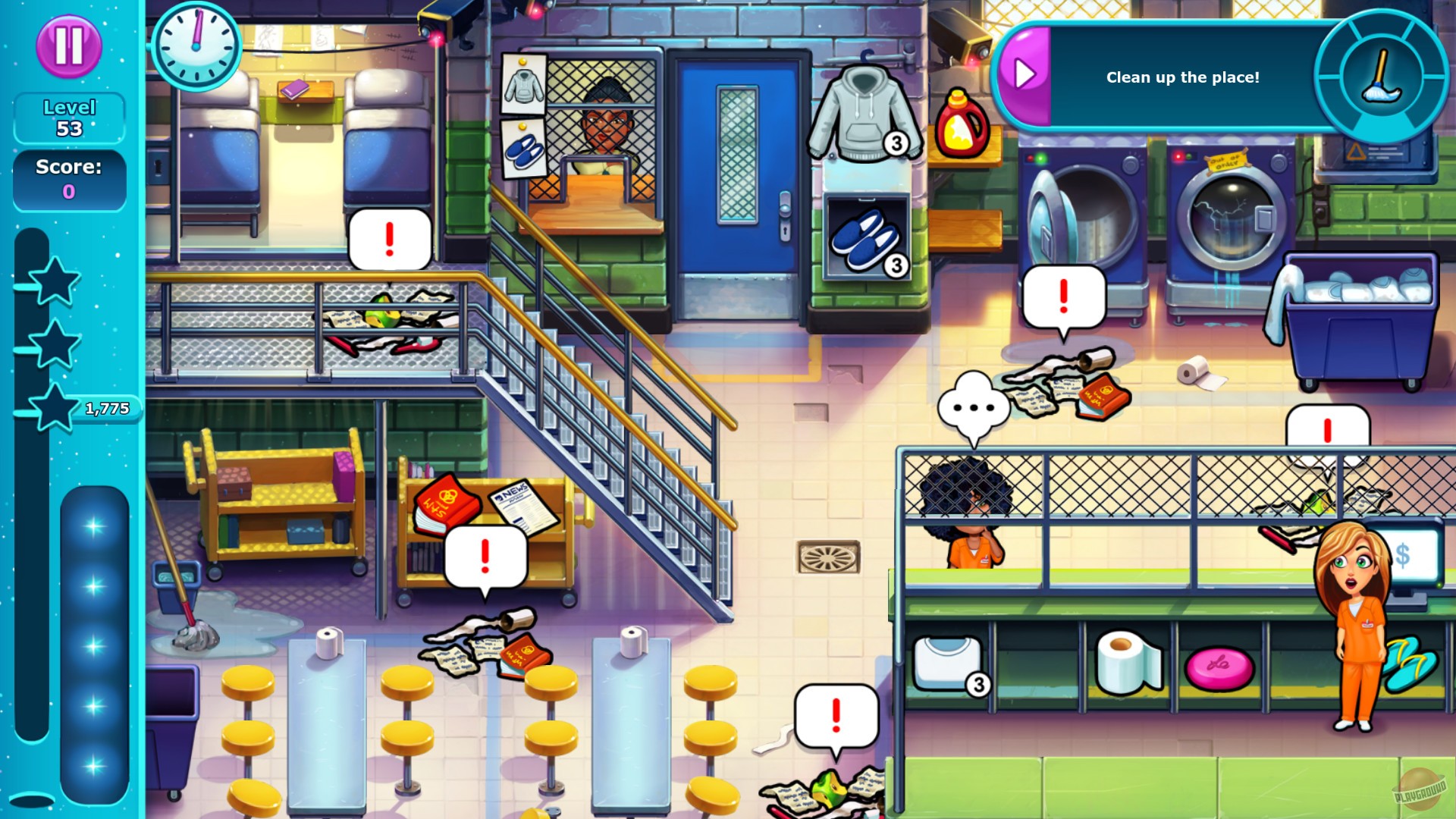This screenshot has height=819, width=1456.
Task: Click the 'Clean up the place!' banner
Action: pyautogui.click(x=1183, y=77)
